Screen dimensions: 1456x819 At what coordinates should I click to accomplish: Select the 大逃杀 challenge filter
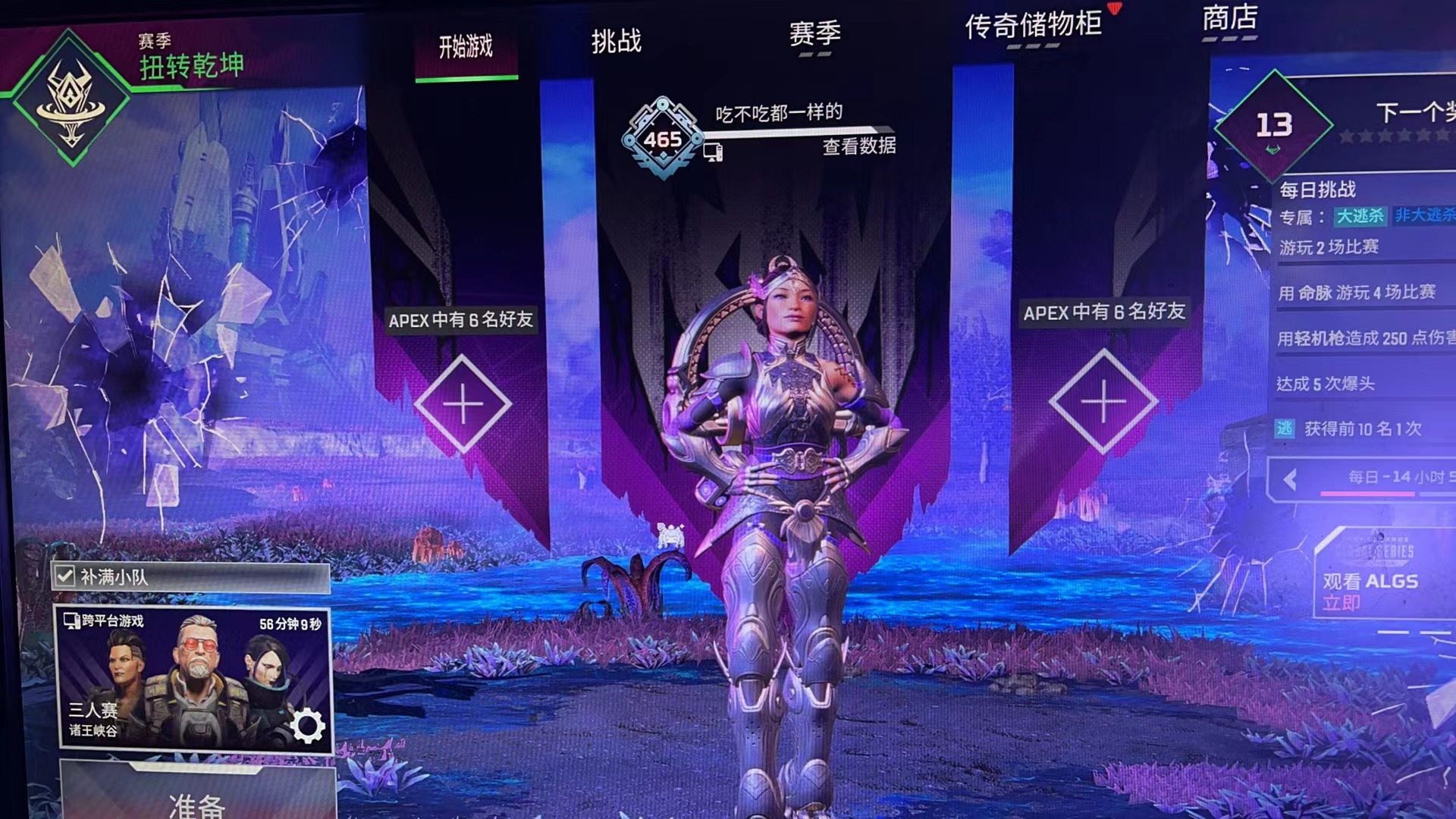tap(1360, 216)
